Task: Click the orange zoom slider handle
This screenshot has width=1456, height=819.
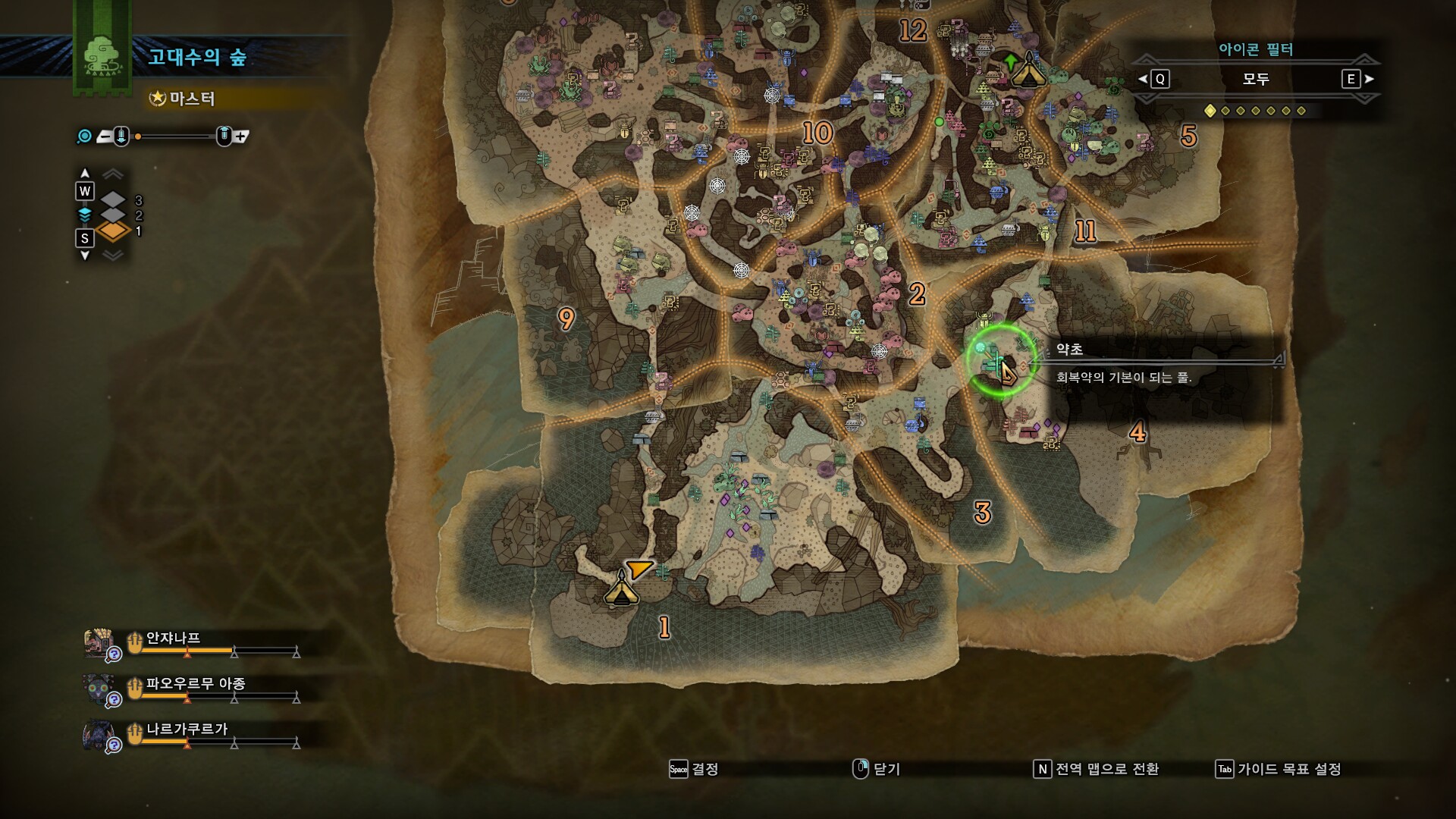Action: click(x=138, y=136)
